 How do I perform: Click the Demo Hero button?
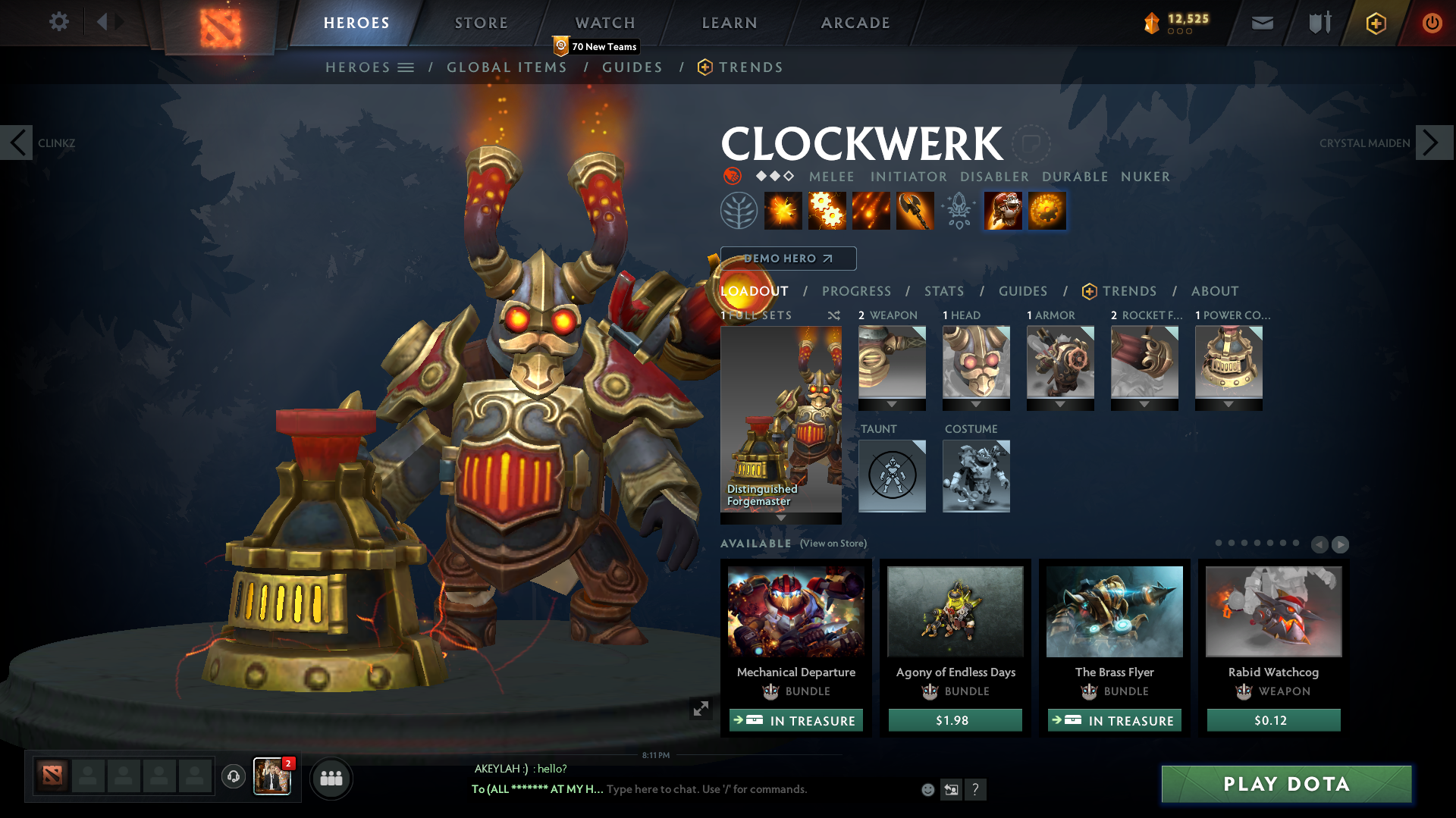point(787,259)
